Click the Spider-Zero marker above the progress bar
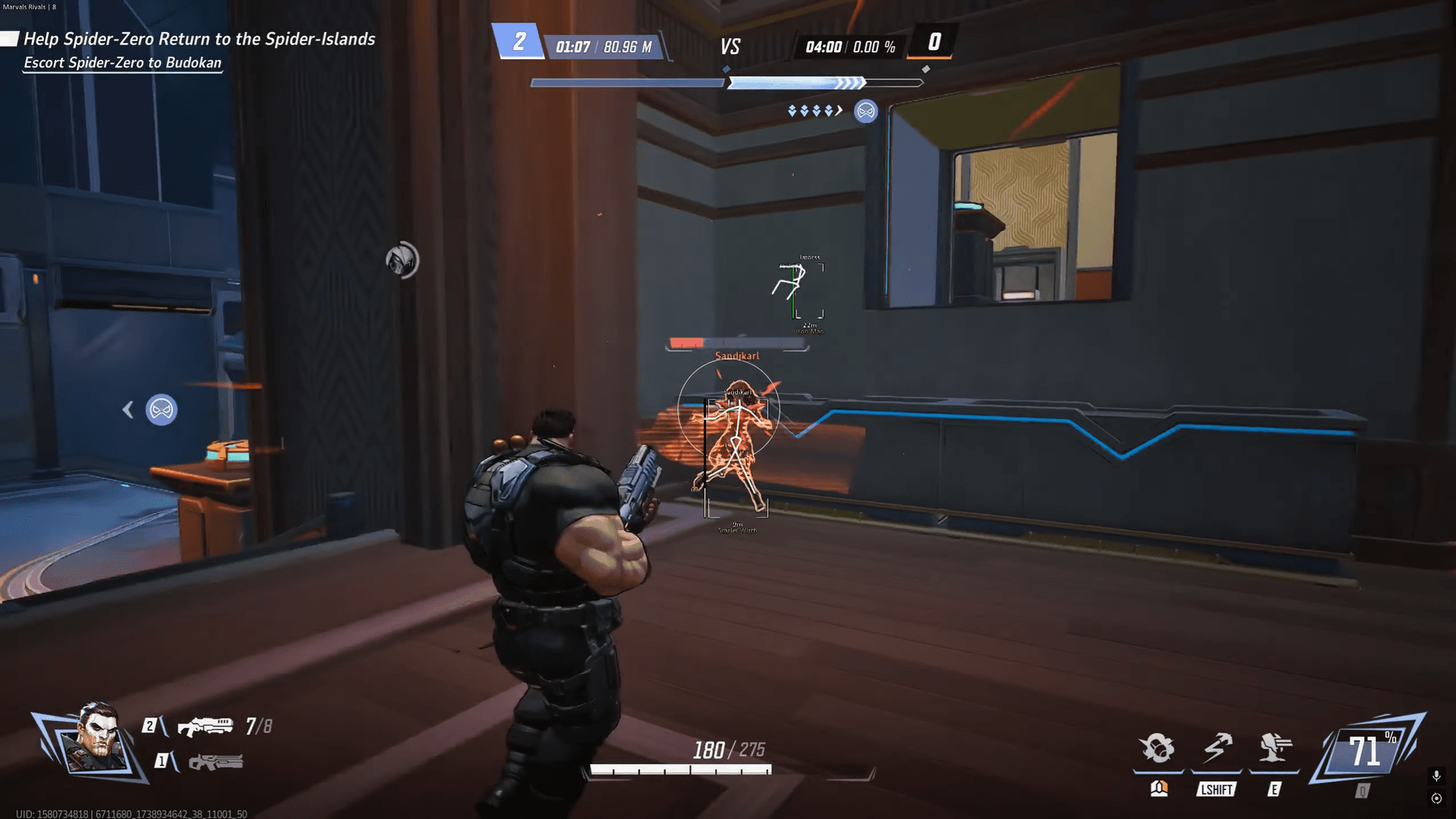The width and height of the screenshot is (1456, 819). point(865,111)
